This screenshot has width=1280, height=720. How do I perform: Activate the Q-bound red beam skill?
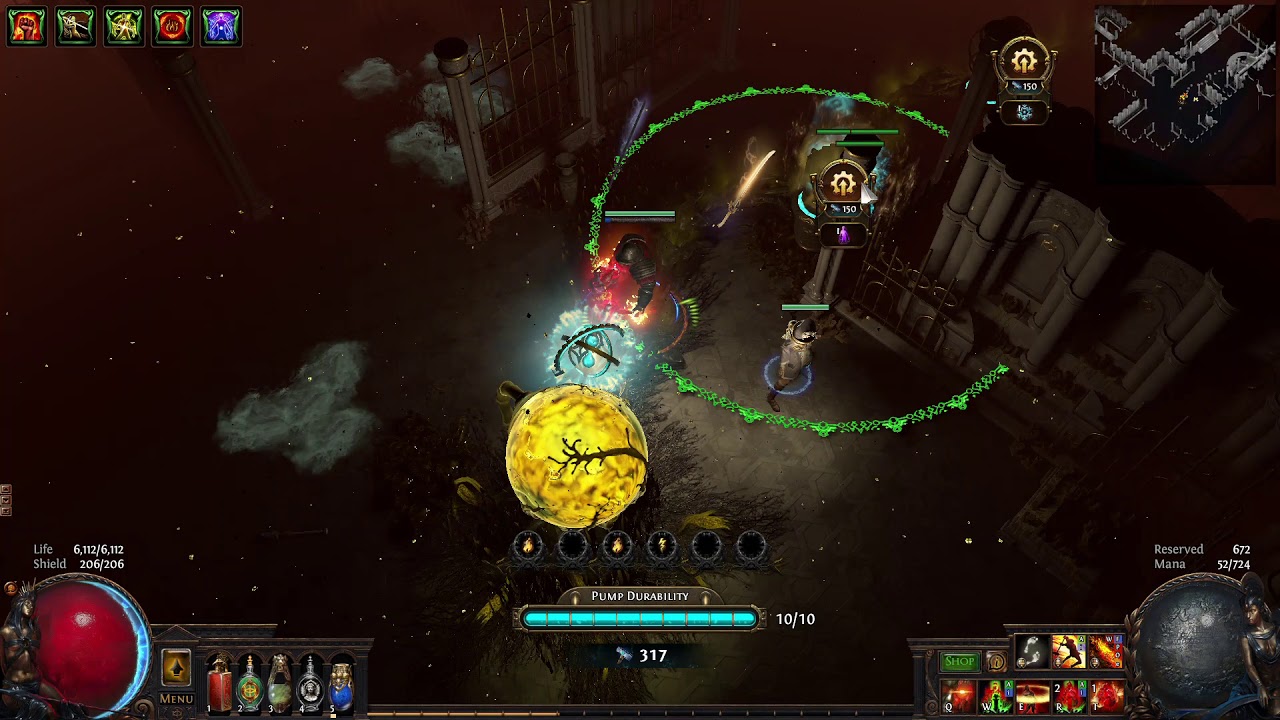click(x=959, y=695)
